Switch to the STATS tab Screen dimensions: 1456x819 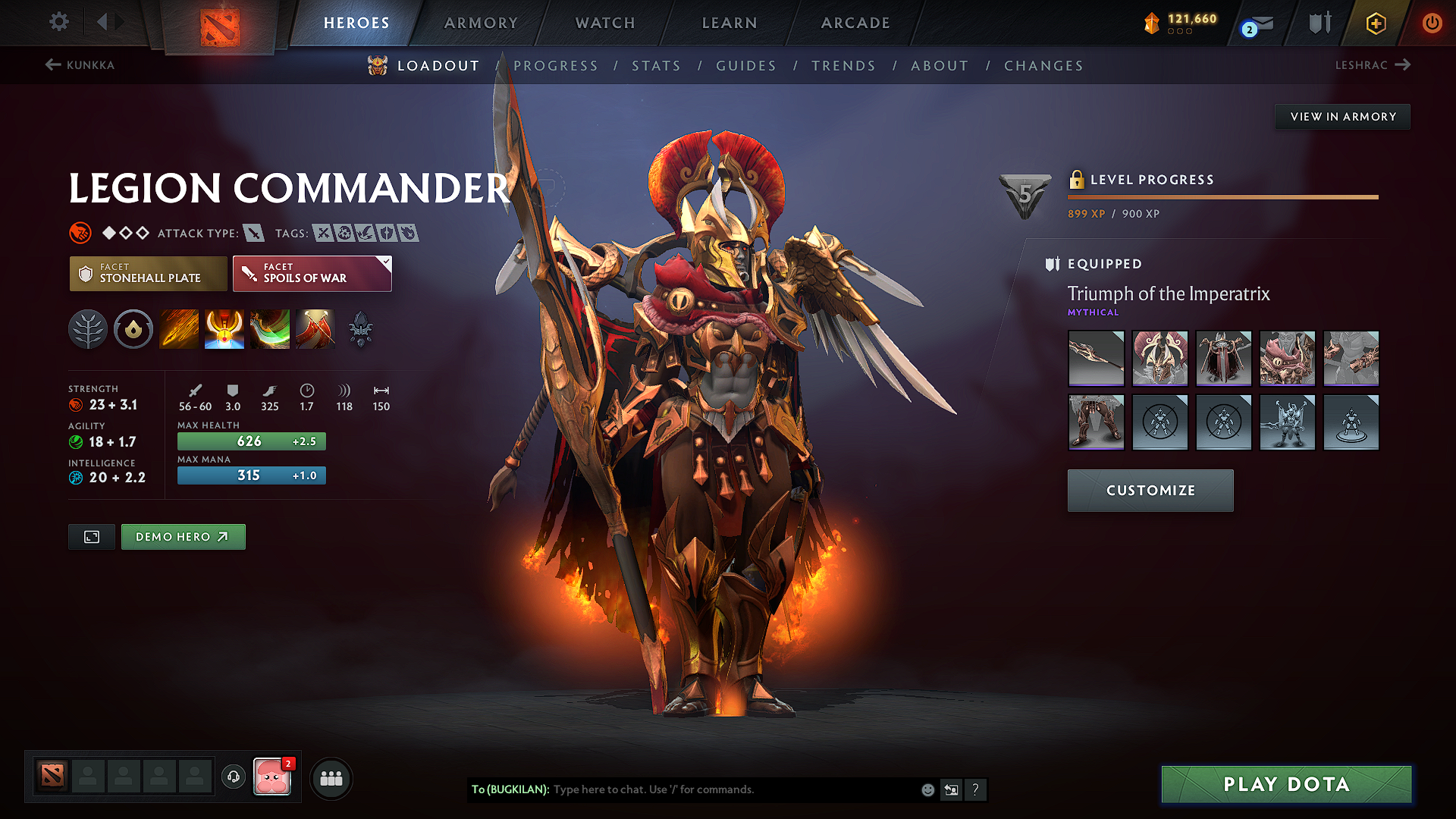(x=657, y=66)
